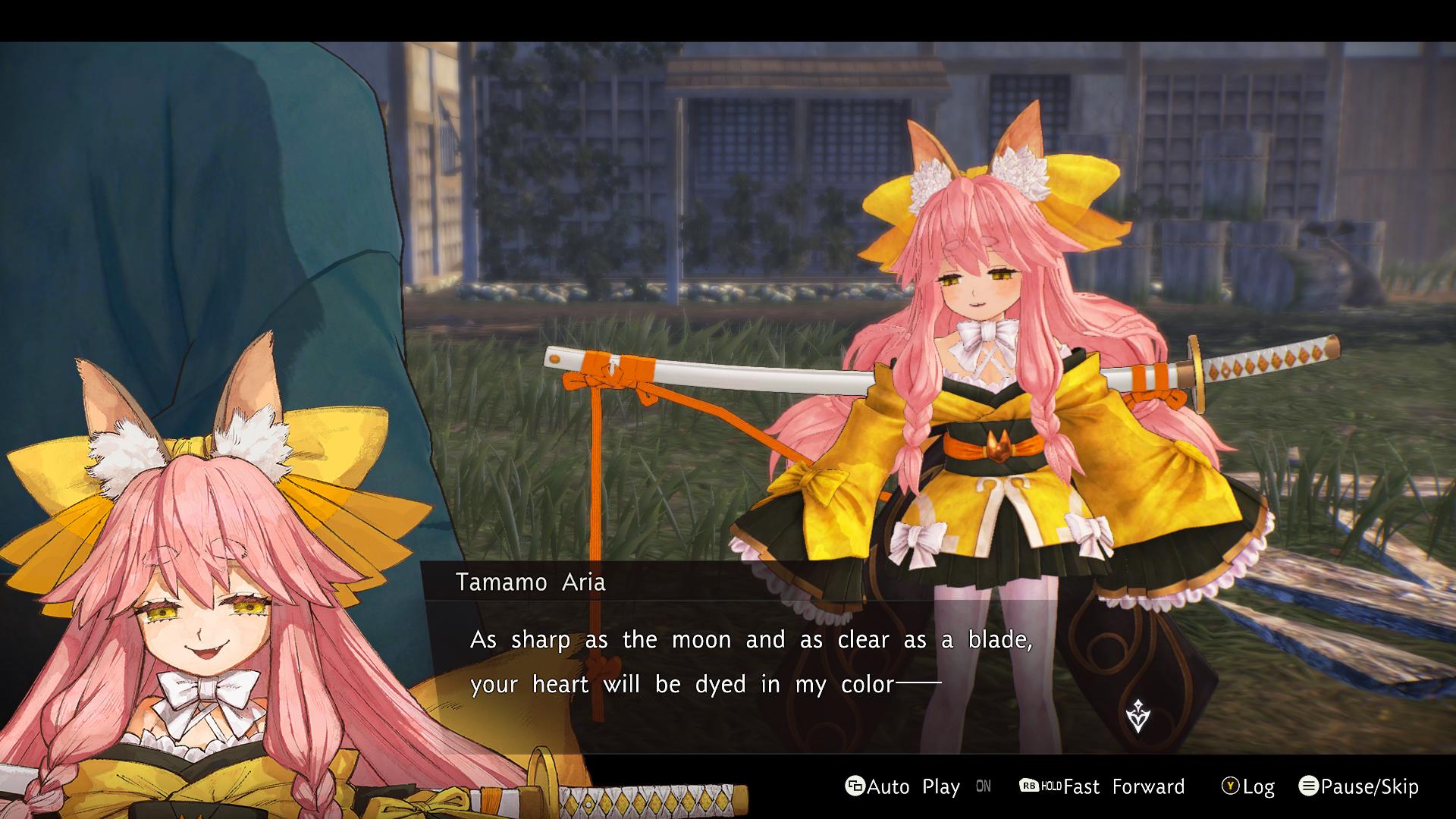This screenshot has height=819, width=1456.
Task: Open the dialogue Log
Action: click(1247, 786)
